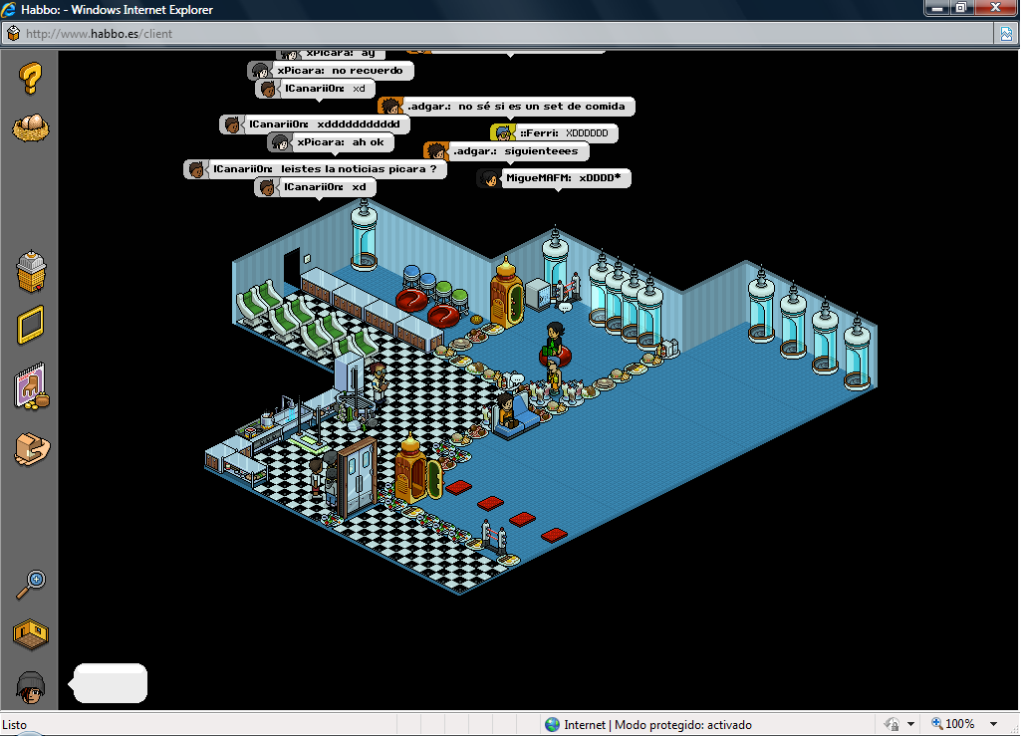Click the yellow picture frame icon
Screen dimensions: 1023x736
click(x=31, y=326)
